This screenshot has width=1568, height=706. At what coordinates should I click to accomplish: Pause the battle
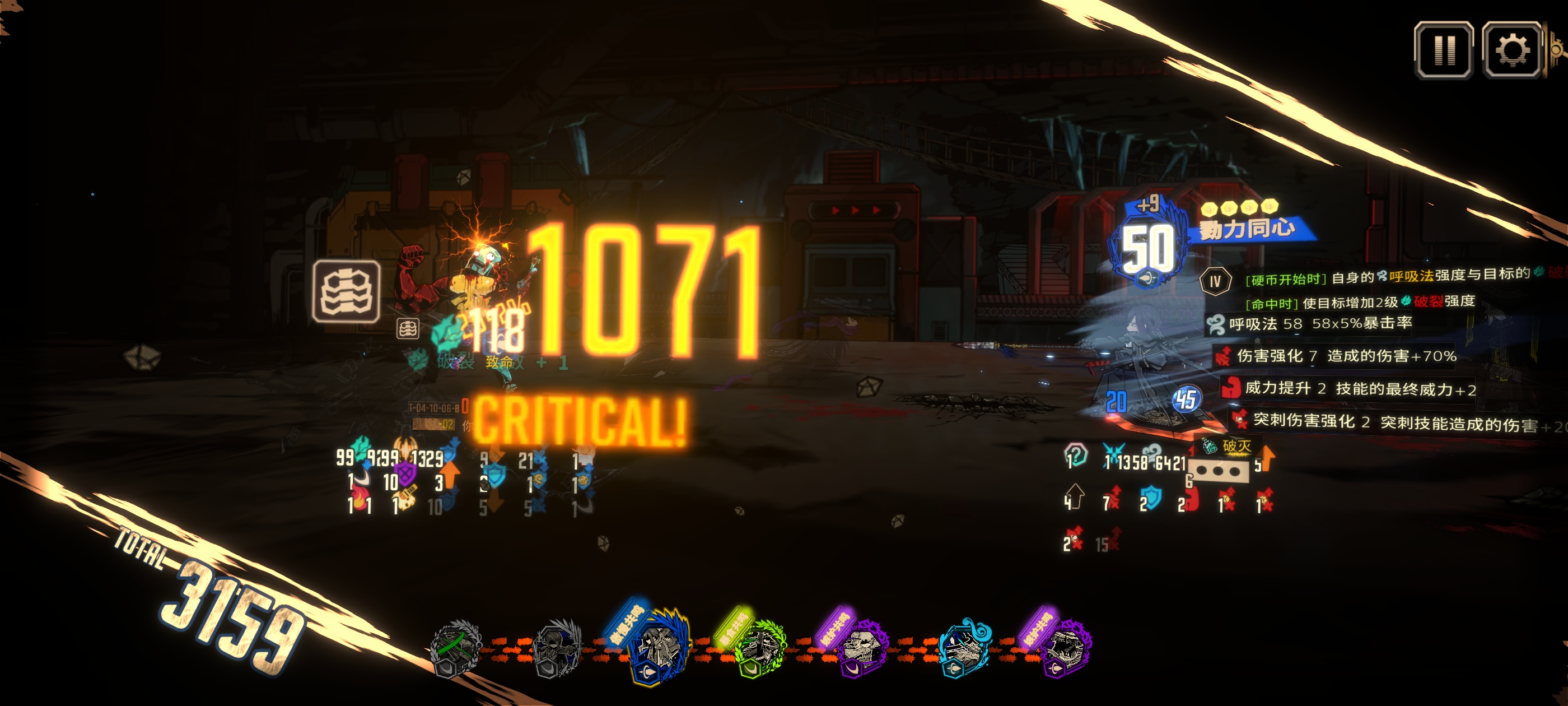pos(1443,50)
